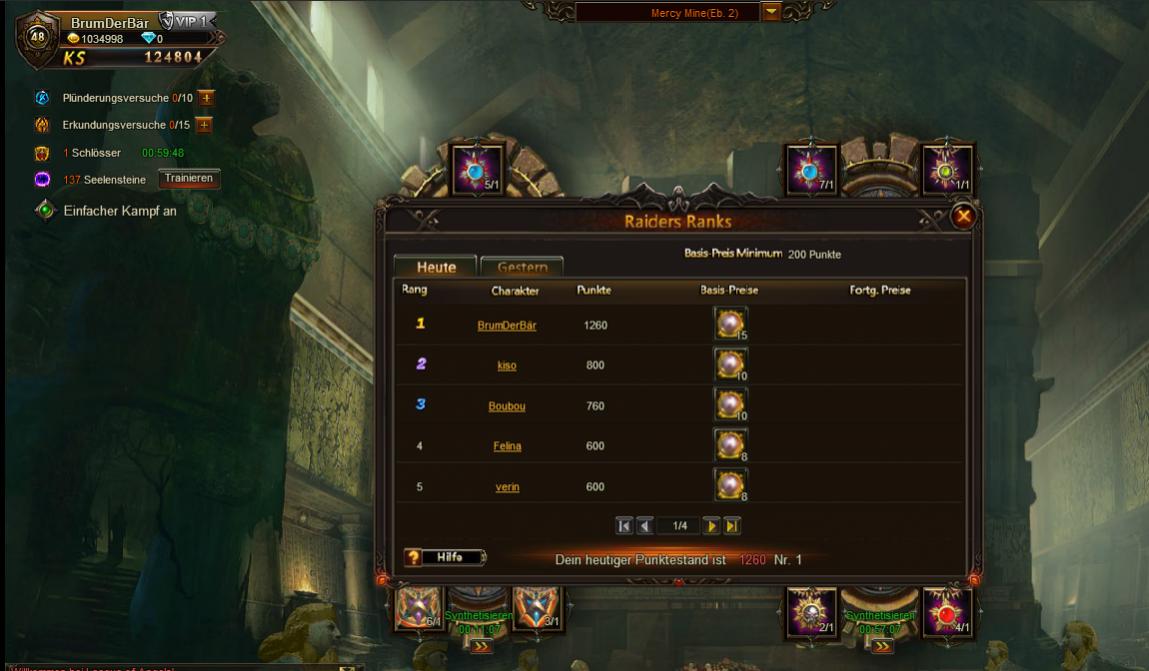Open the Hilfe help button
Screen dimensions: 1149x671
(x=445, y=558)
